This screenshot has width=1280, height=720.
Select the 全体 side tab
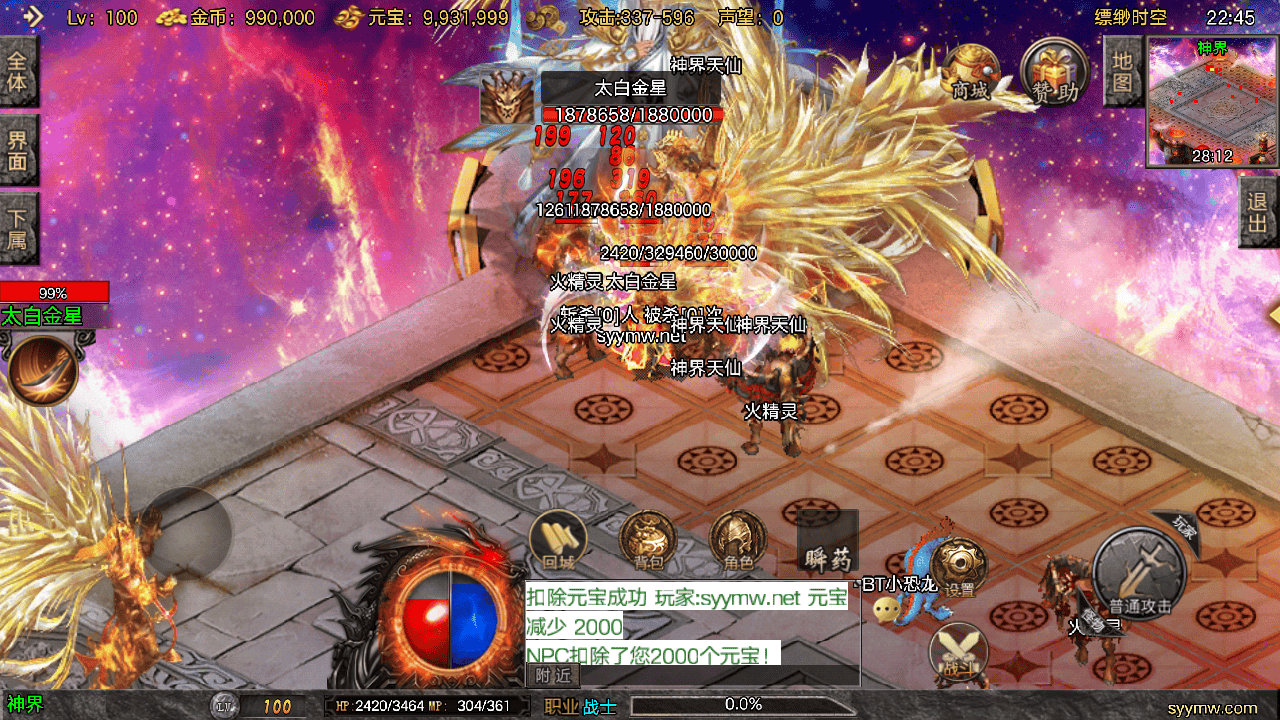click(18, 71)
